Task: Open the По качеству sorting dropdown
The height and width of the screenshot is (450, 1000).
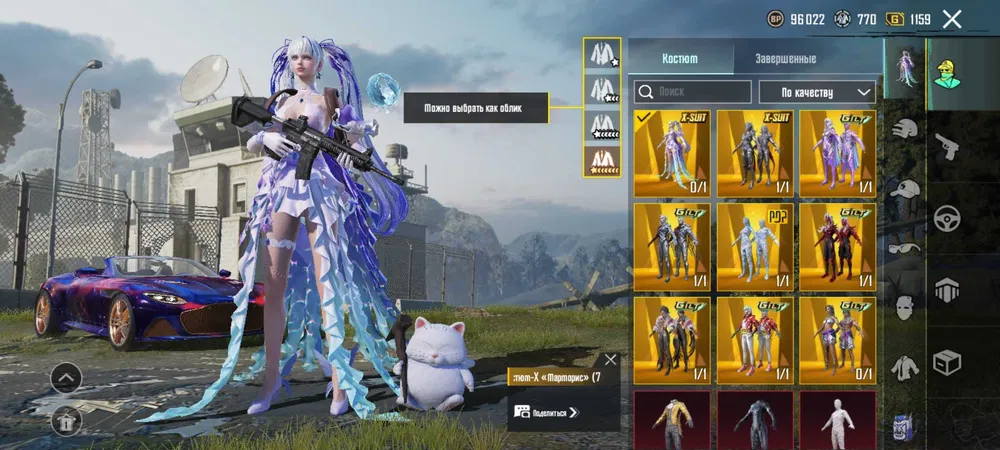Action: point(817,92)
